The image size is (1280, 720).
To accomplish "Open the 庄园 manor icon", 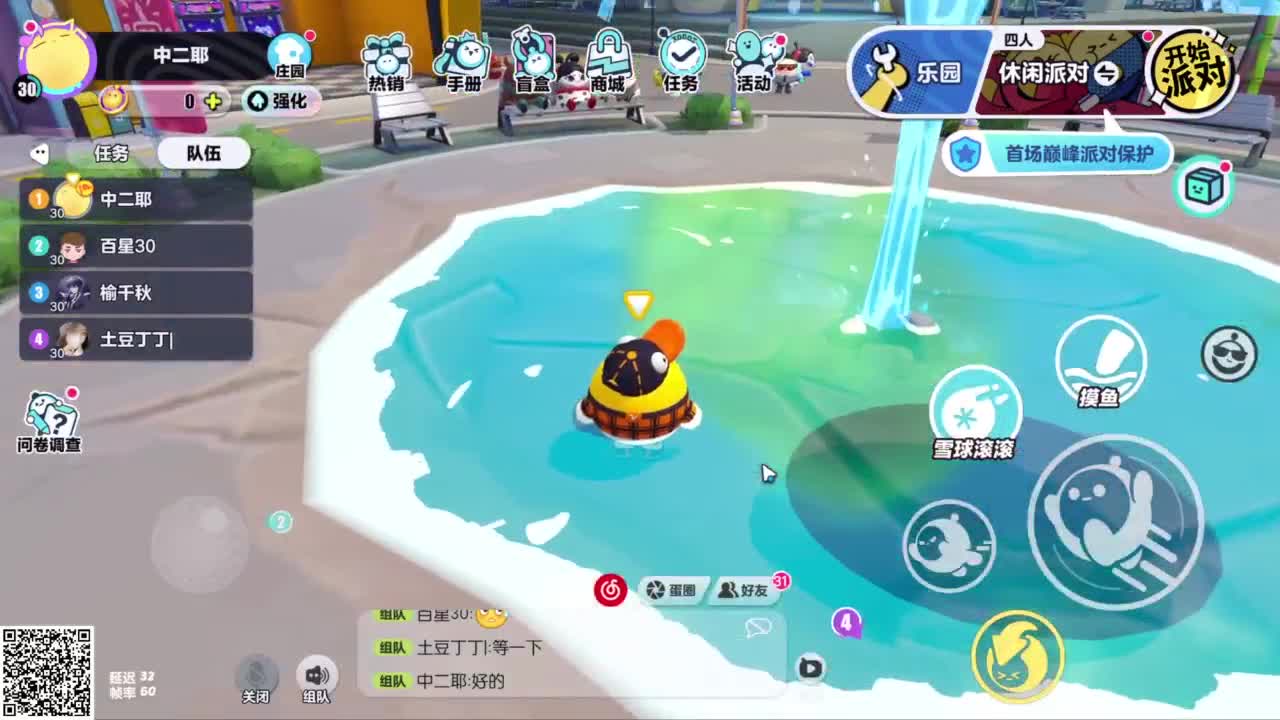I will (x=291, y=52).
